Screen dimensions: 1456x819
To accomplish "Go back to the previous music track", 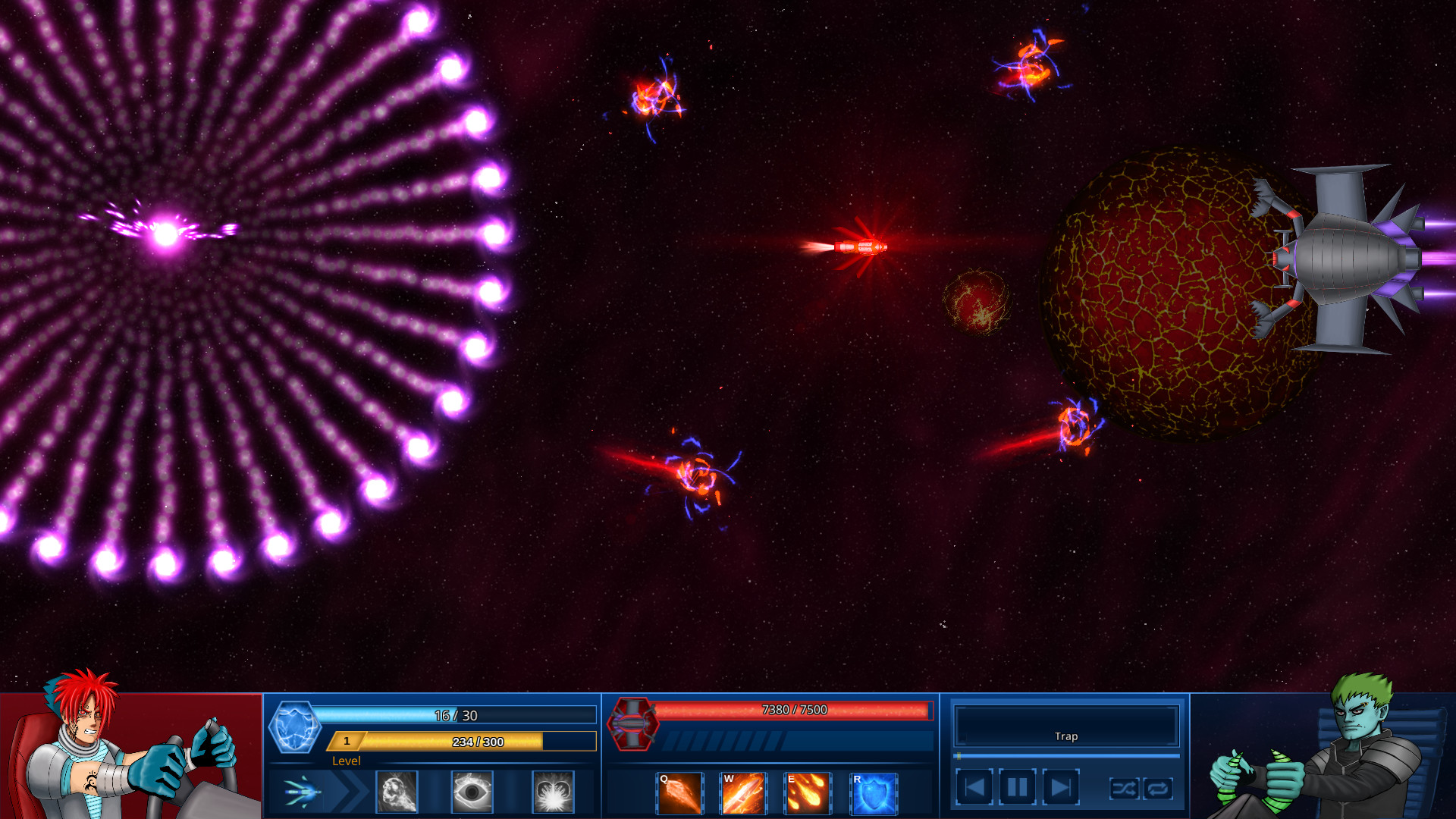I will (976, 787).
